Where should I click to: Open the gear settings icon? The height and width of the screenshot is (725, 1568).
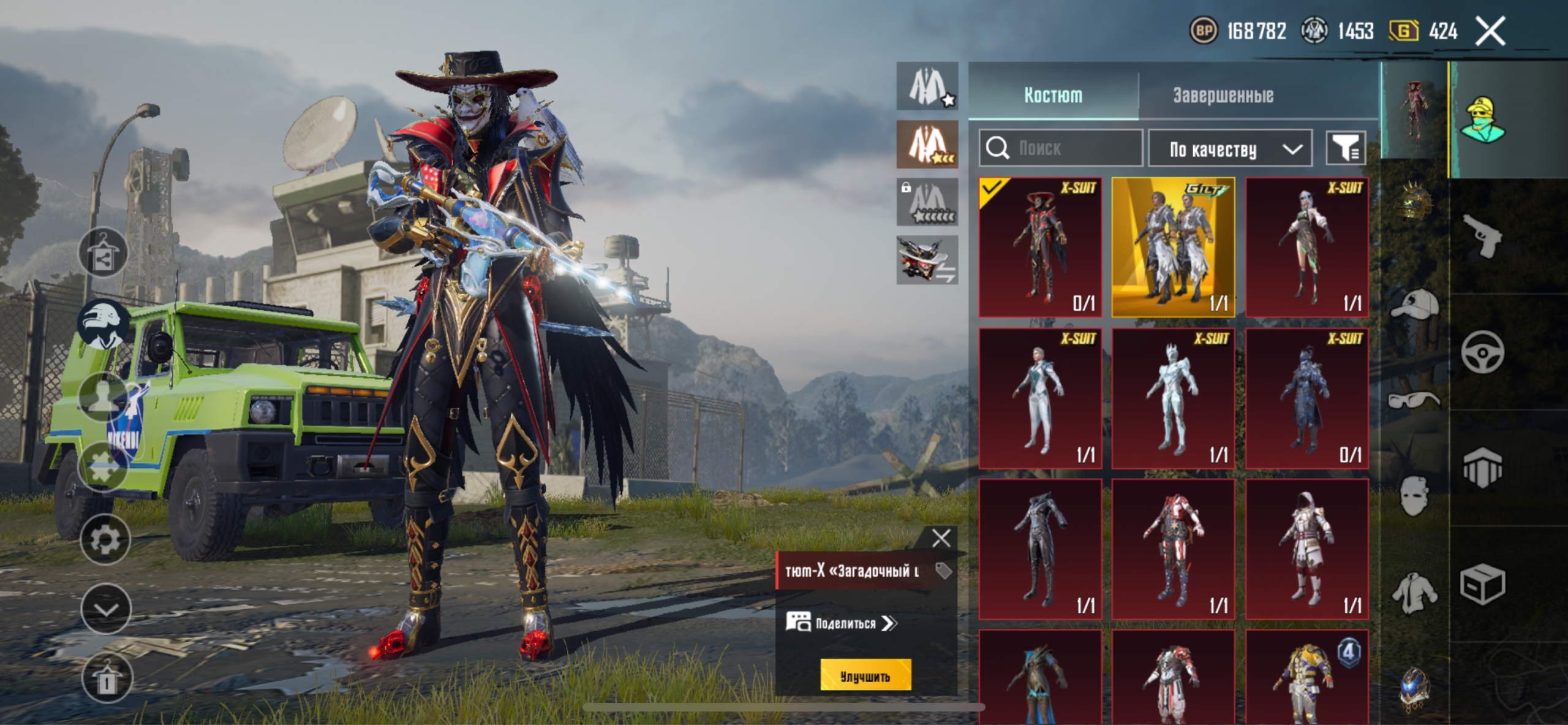(105, 540)
